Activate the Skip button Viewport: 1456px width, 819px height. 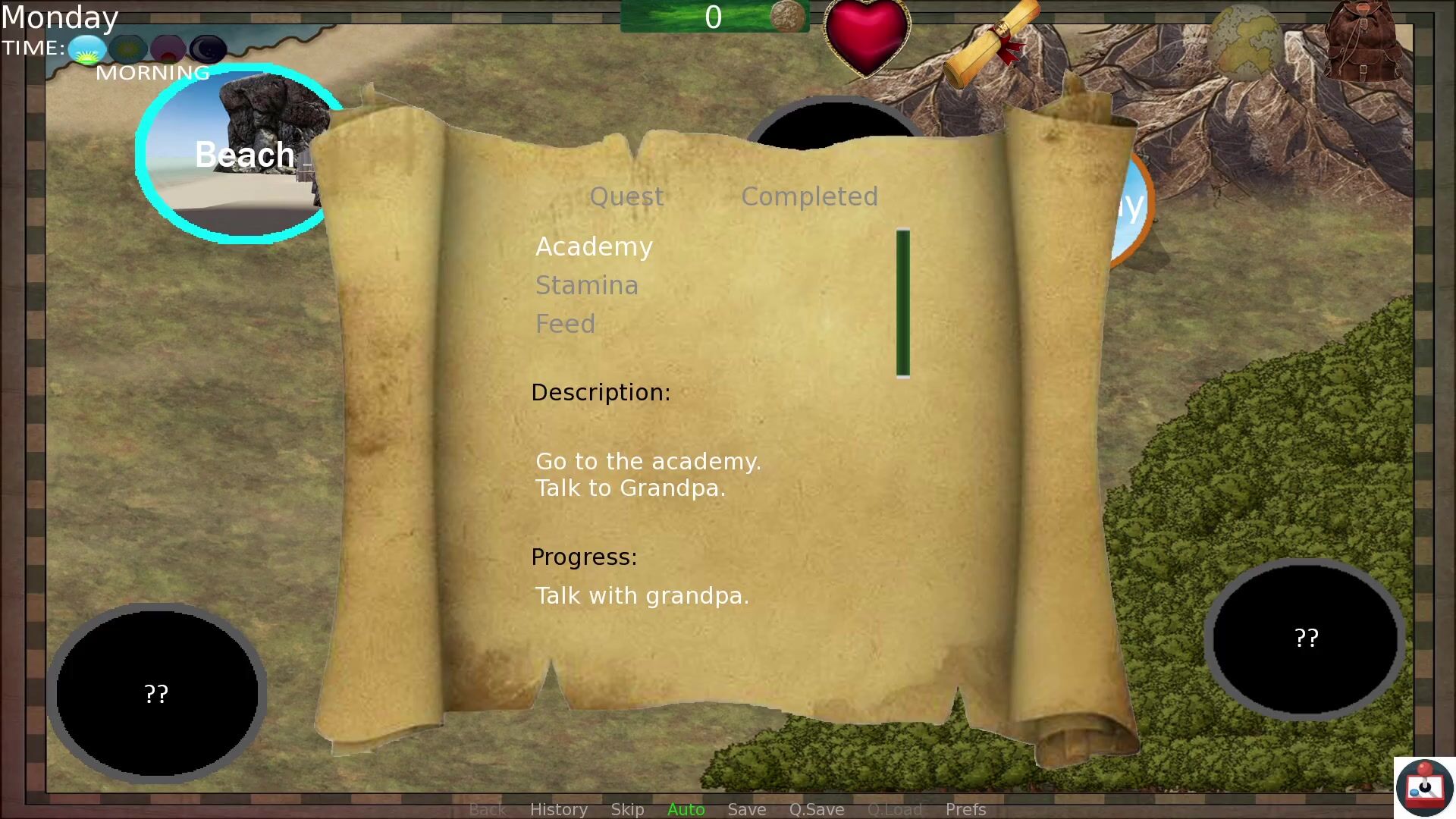pyautogui.click(x=627, y=809)
